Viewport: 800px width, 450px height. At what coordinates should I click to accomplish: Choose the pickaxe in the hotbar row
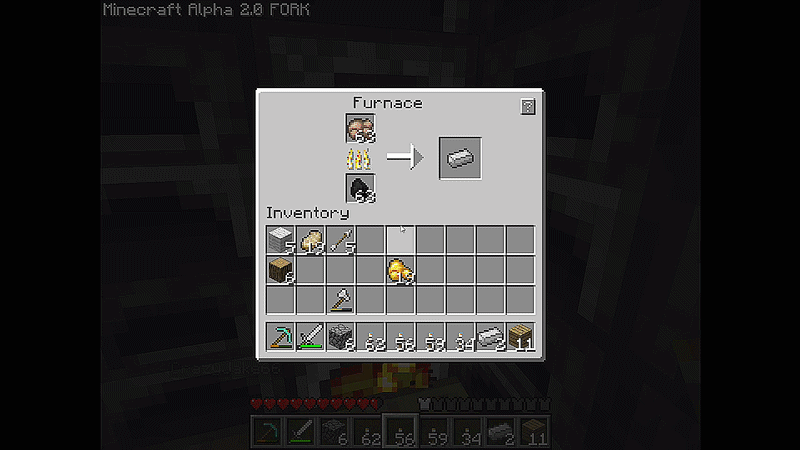[x=281, y=337]
